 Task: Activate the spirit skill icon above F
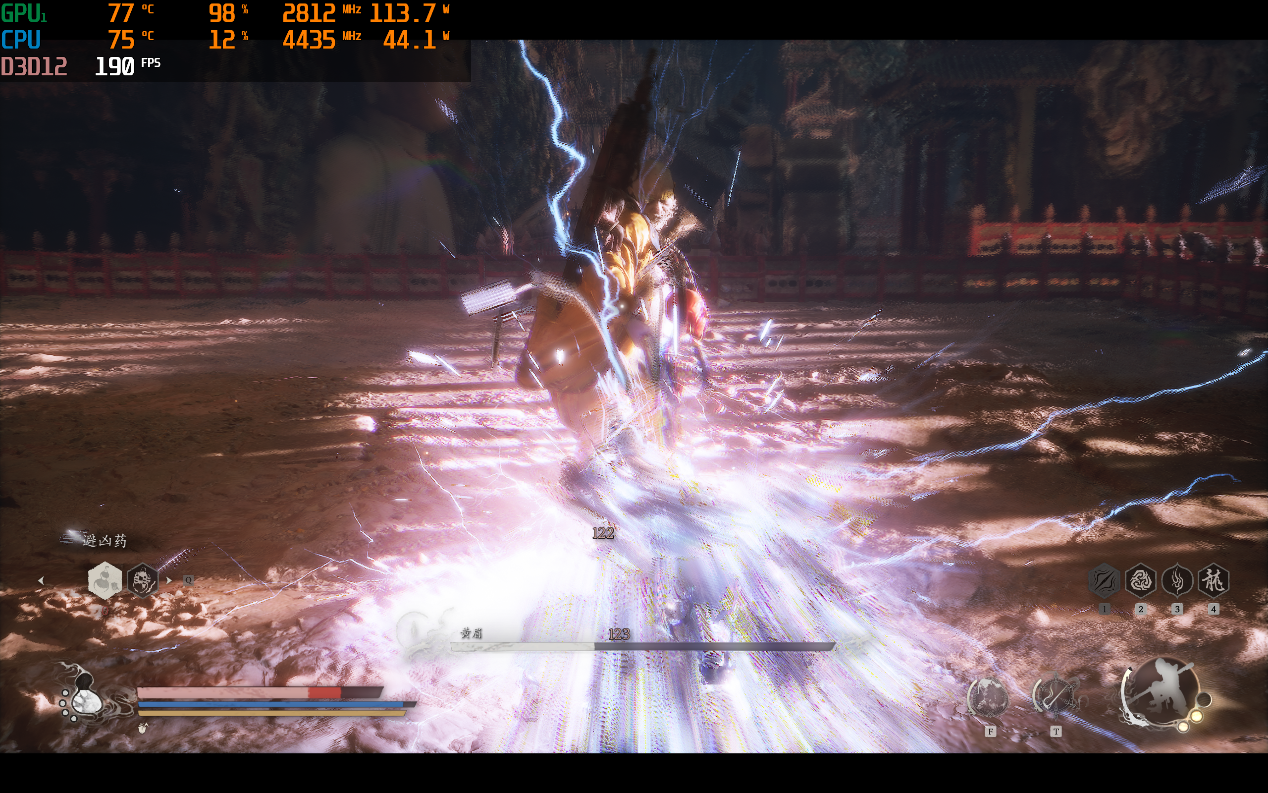click(989, 697)
